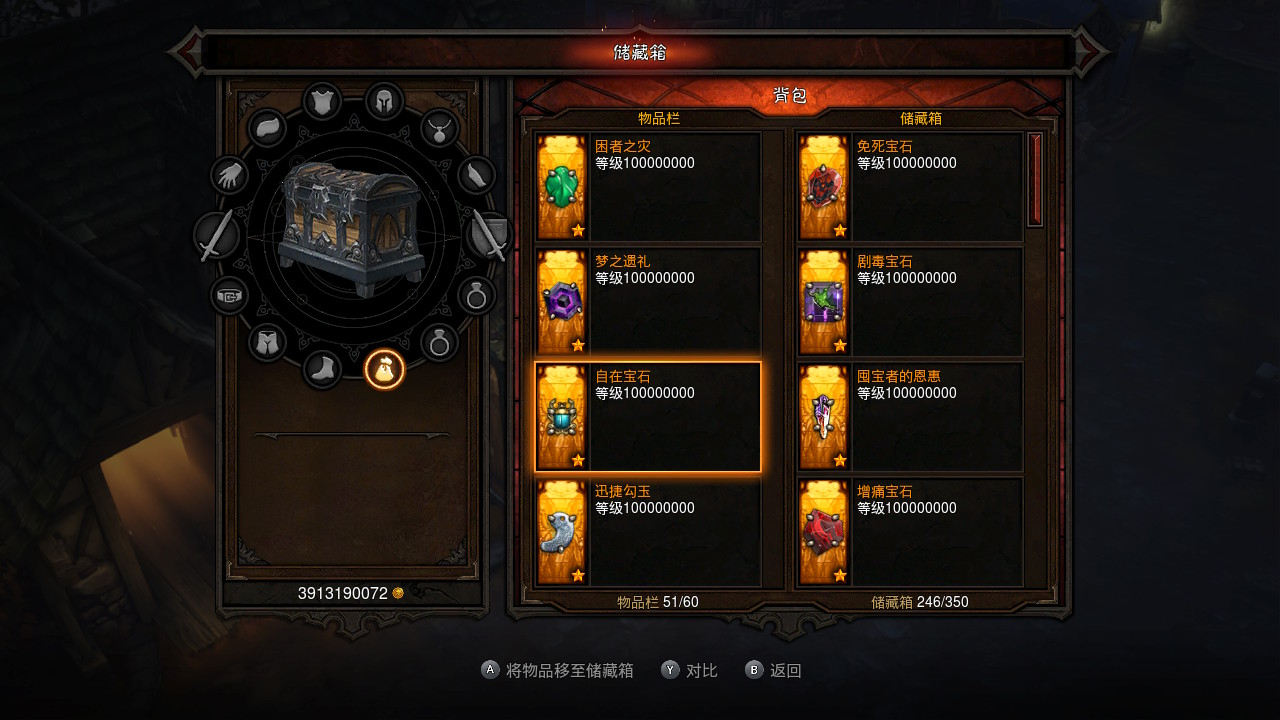This screenshot has height=720, width=1280.
Task: Click the bracers slot icon
Action: [475, 175]
